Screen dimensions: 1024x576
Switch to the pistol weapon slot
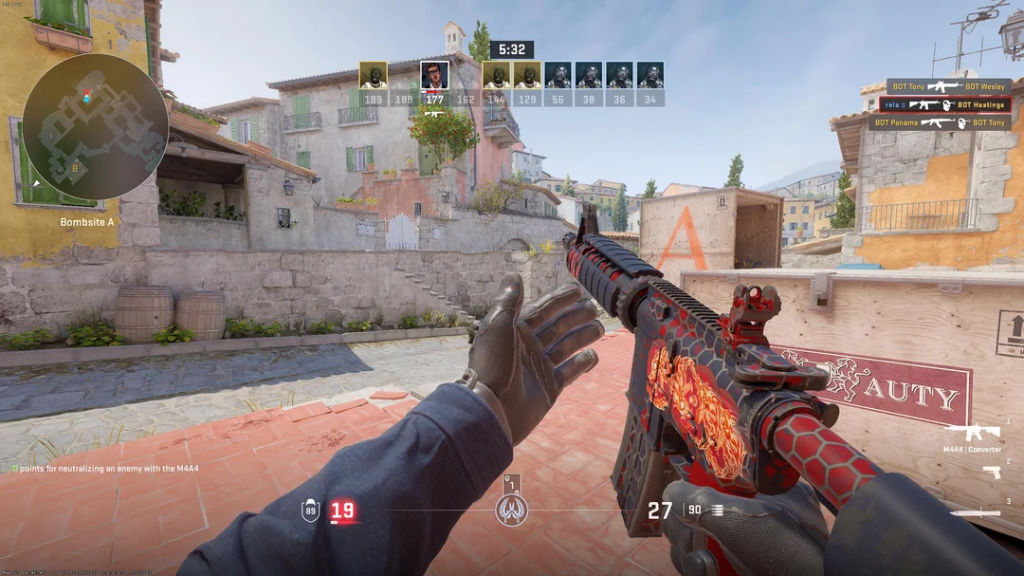[x=991, y=472]
